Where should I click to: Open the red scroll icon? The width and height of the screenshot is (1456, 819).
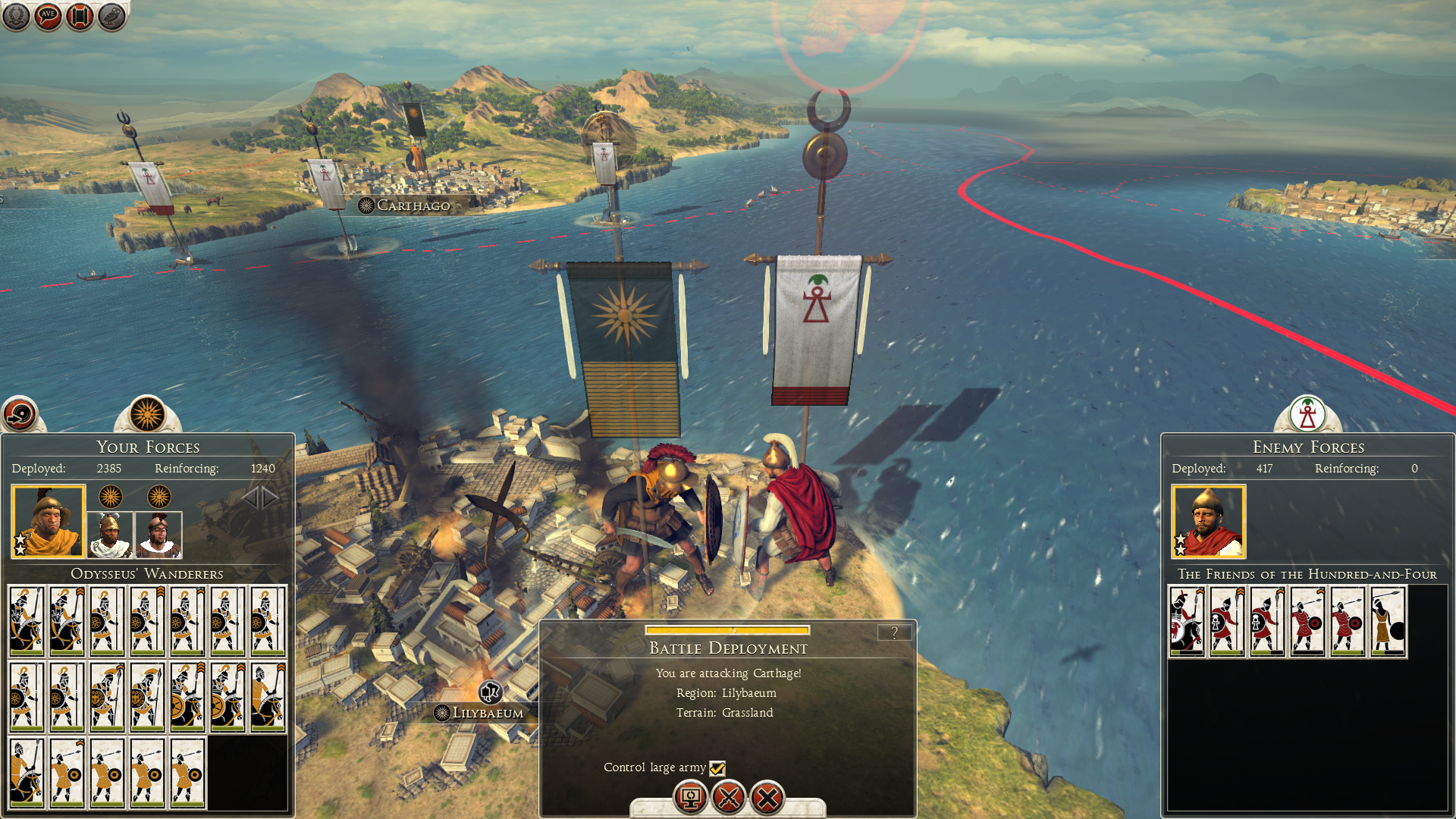tap(80, 16)
